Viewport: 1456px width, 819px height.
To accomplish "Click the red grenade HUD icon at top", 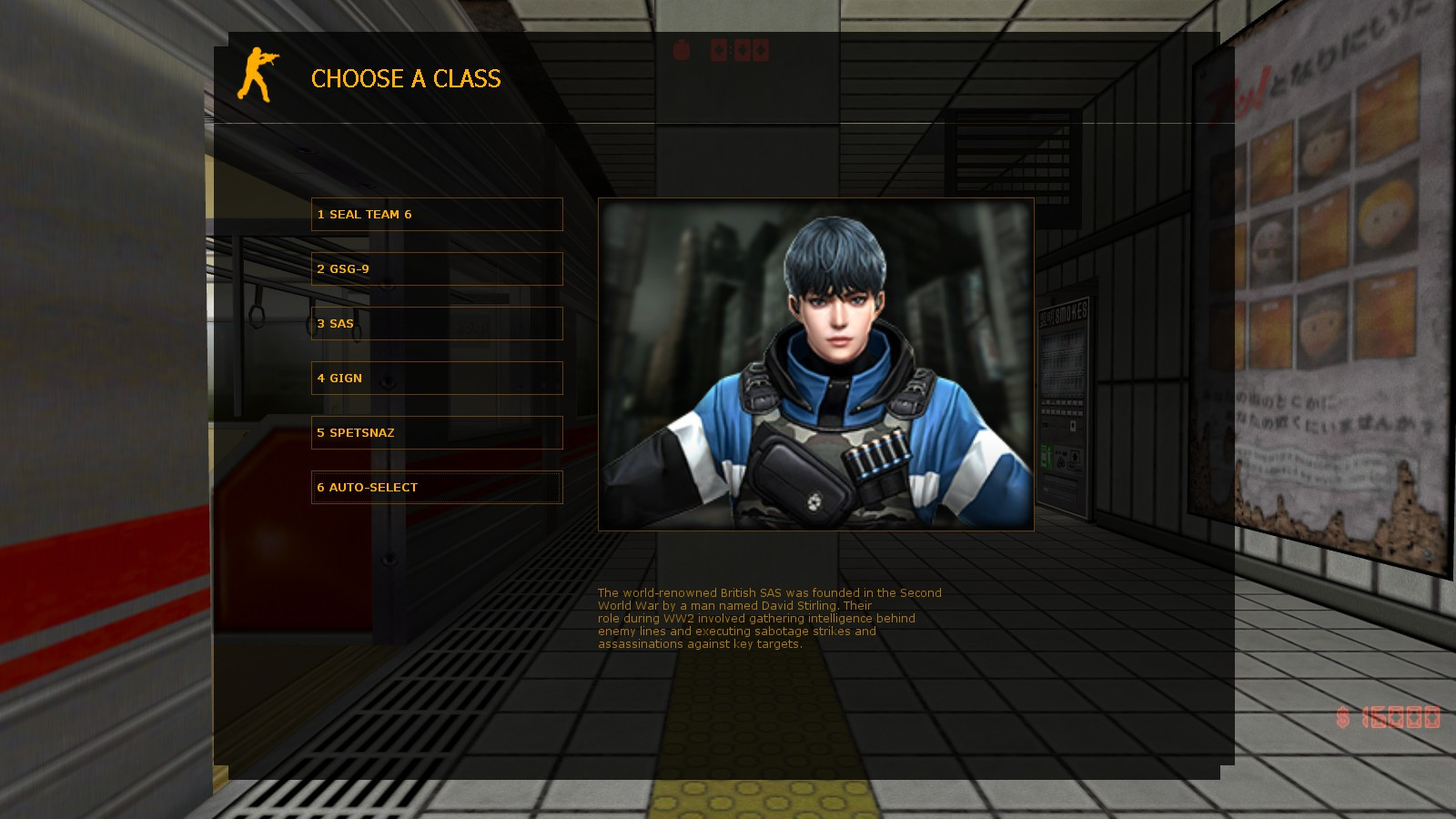I will click(x=681, y=50).
